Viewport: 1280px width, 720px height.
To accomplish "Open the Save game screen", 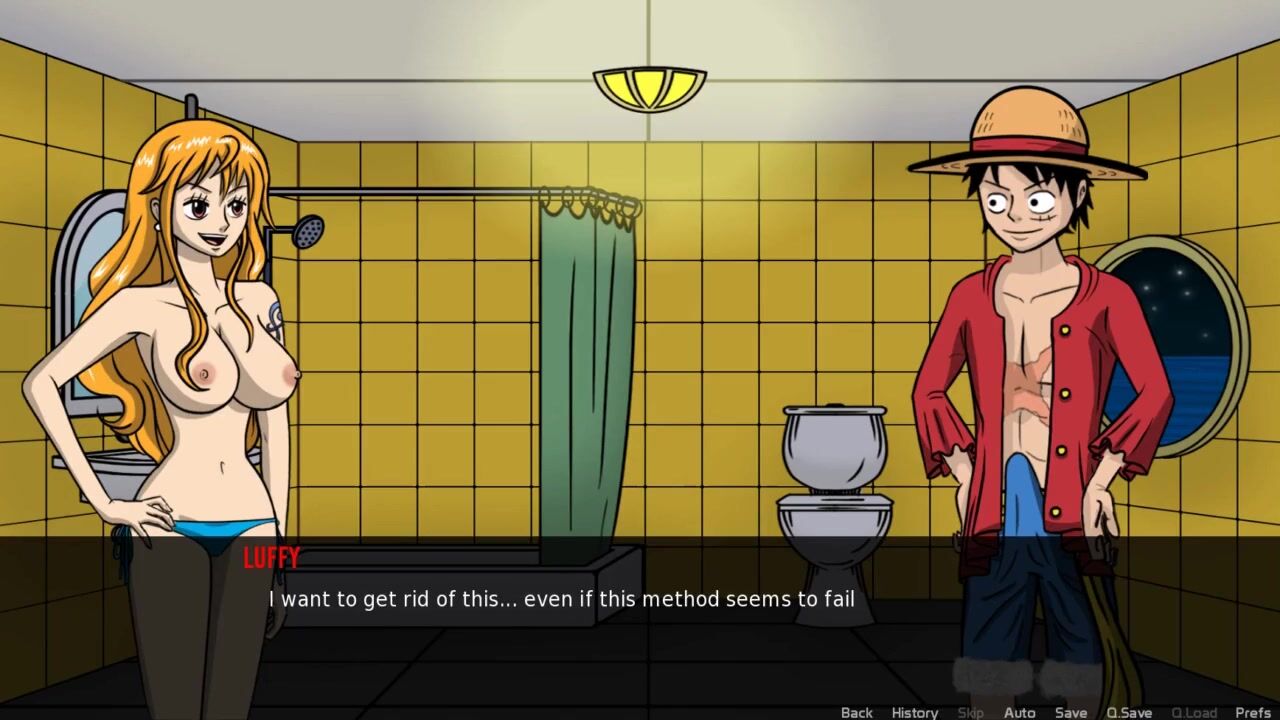I will (1070, 712).
